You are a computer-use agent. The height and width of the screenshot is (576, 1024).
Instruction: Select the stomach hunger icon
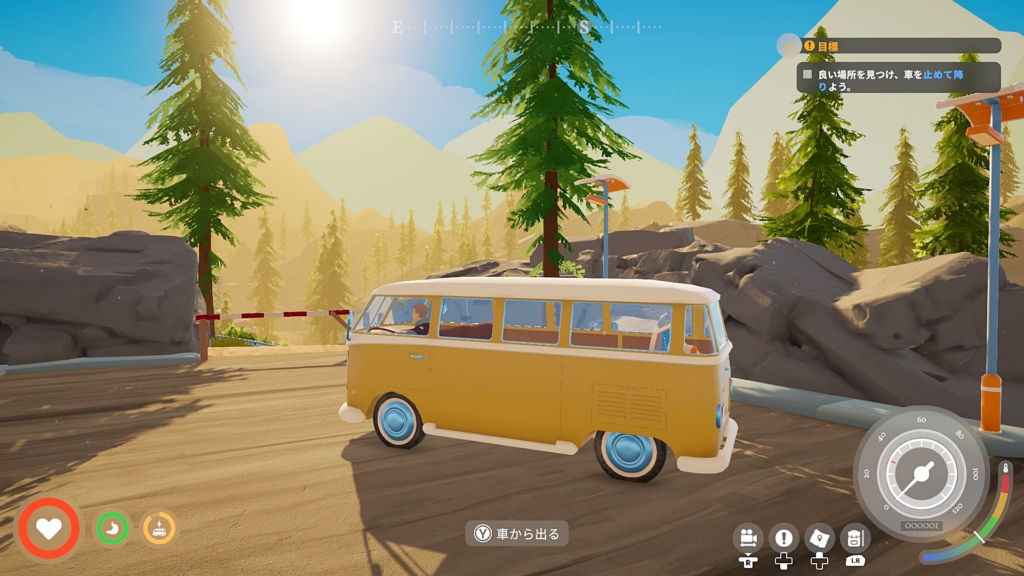[x=112, y=527]
